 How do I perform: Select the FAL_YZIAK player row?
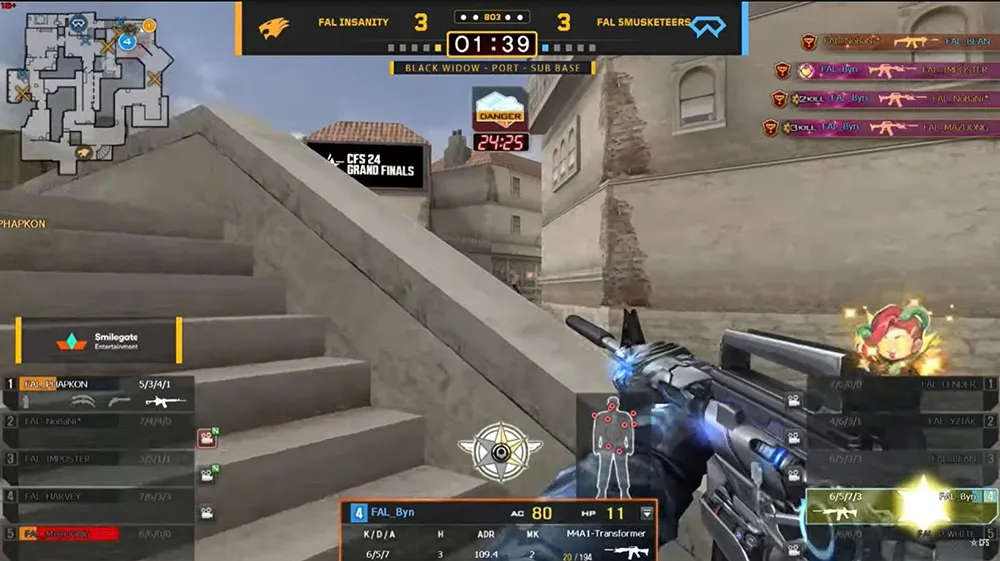(900, 421)
